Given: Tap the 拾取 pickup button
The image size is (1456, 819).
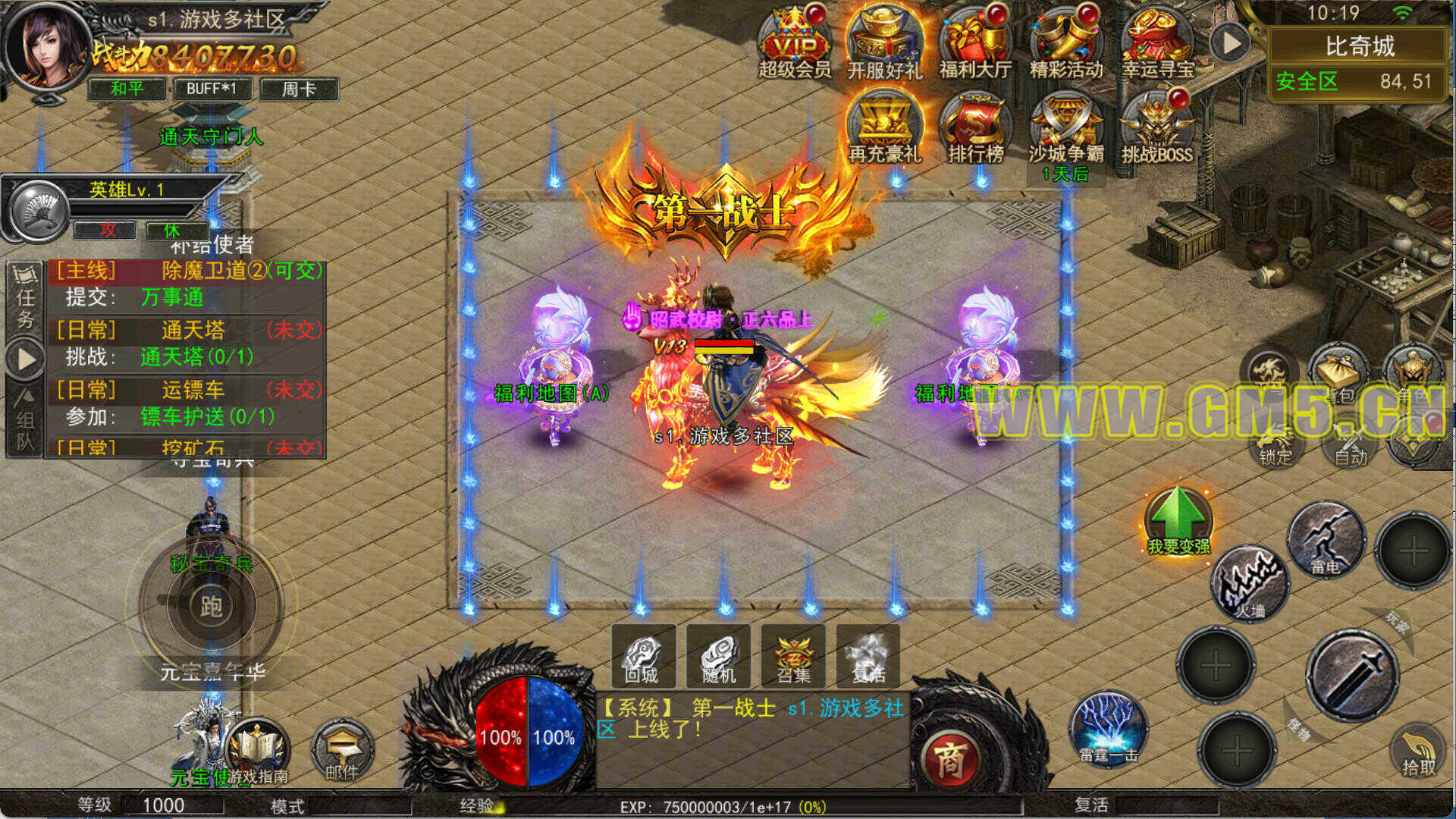Looking at the screenshot, I should click(1417, 752).
